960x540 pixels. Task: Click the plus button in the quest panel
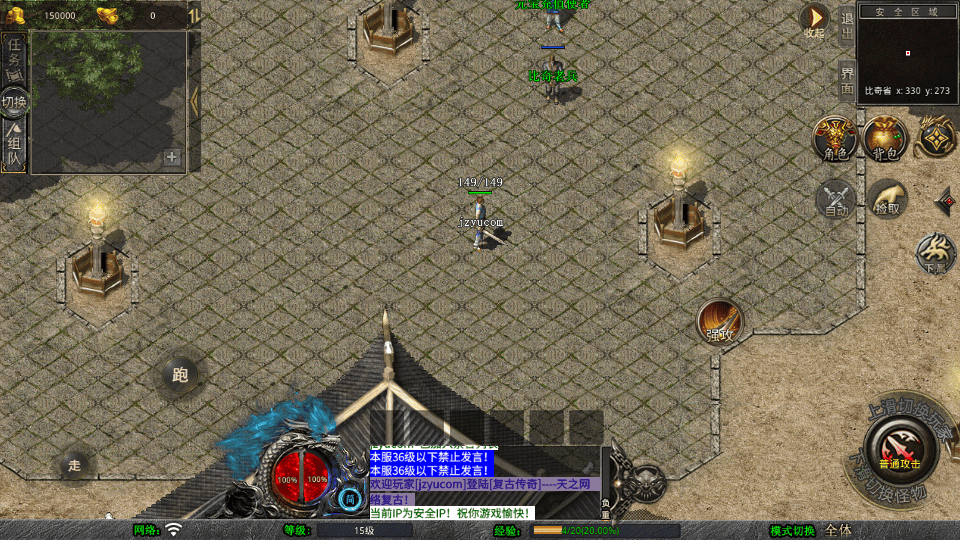[172, 156]
